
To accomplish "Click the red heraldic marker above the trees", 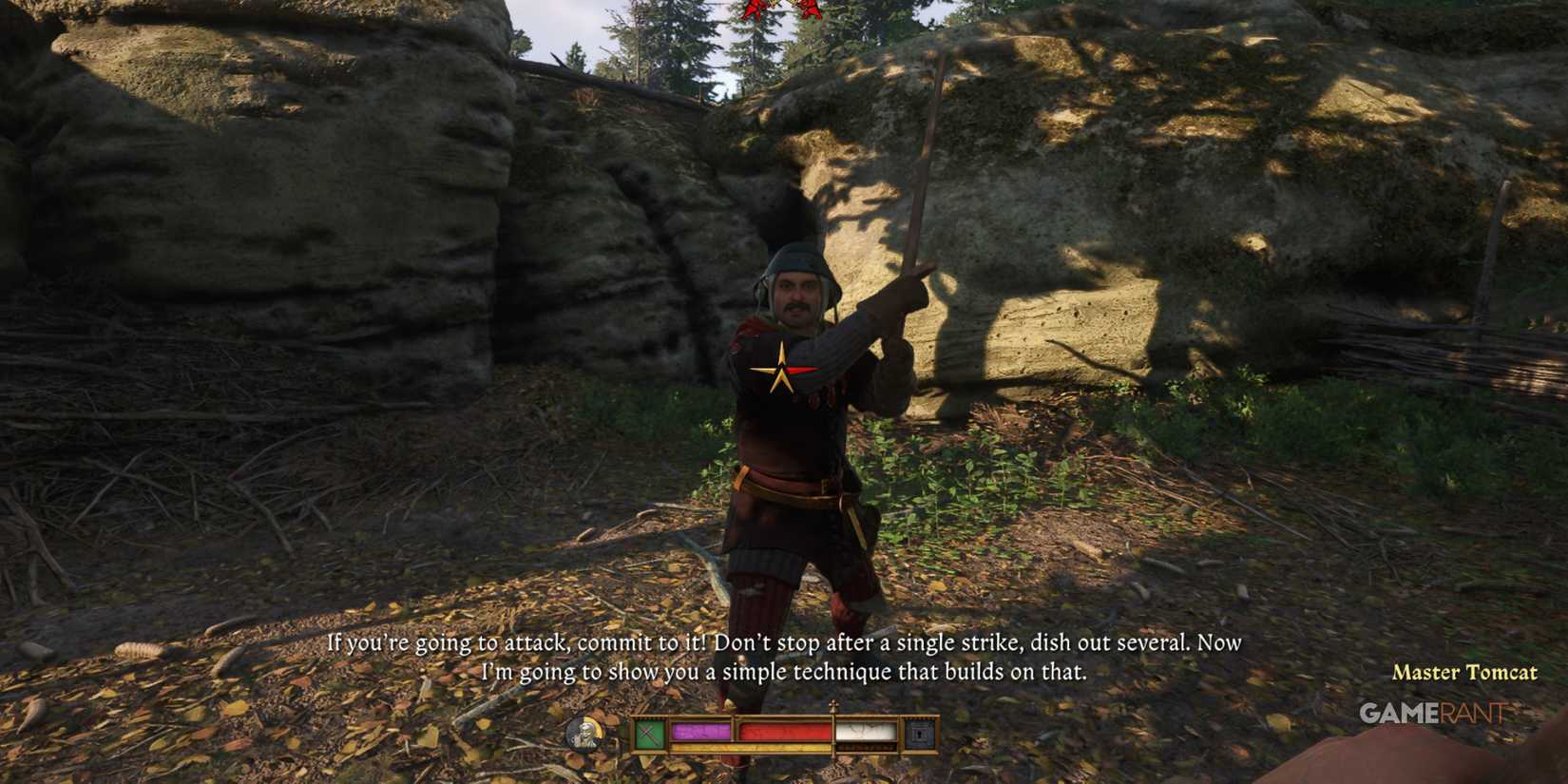I will tap(779, 8).
